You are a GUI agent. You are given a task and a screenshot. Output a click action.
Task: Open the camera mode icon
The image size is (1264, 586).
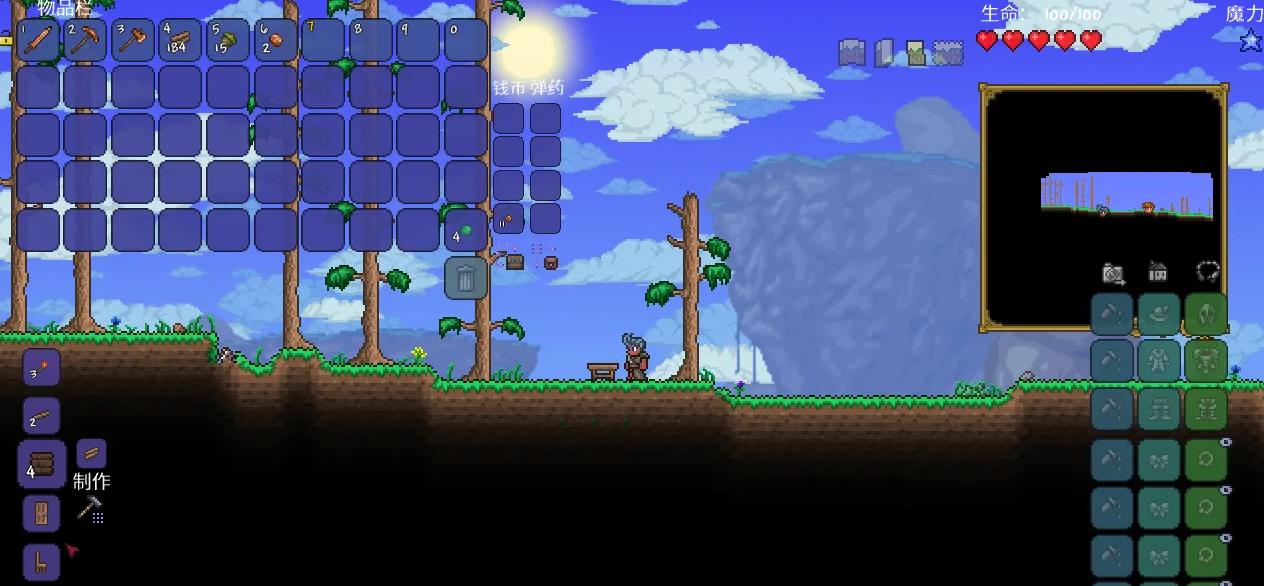pyautogui.click(x=1112, y=272)
